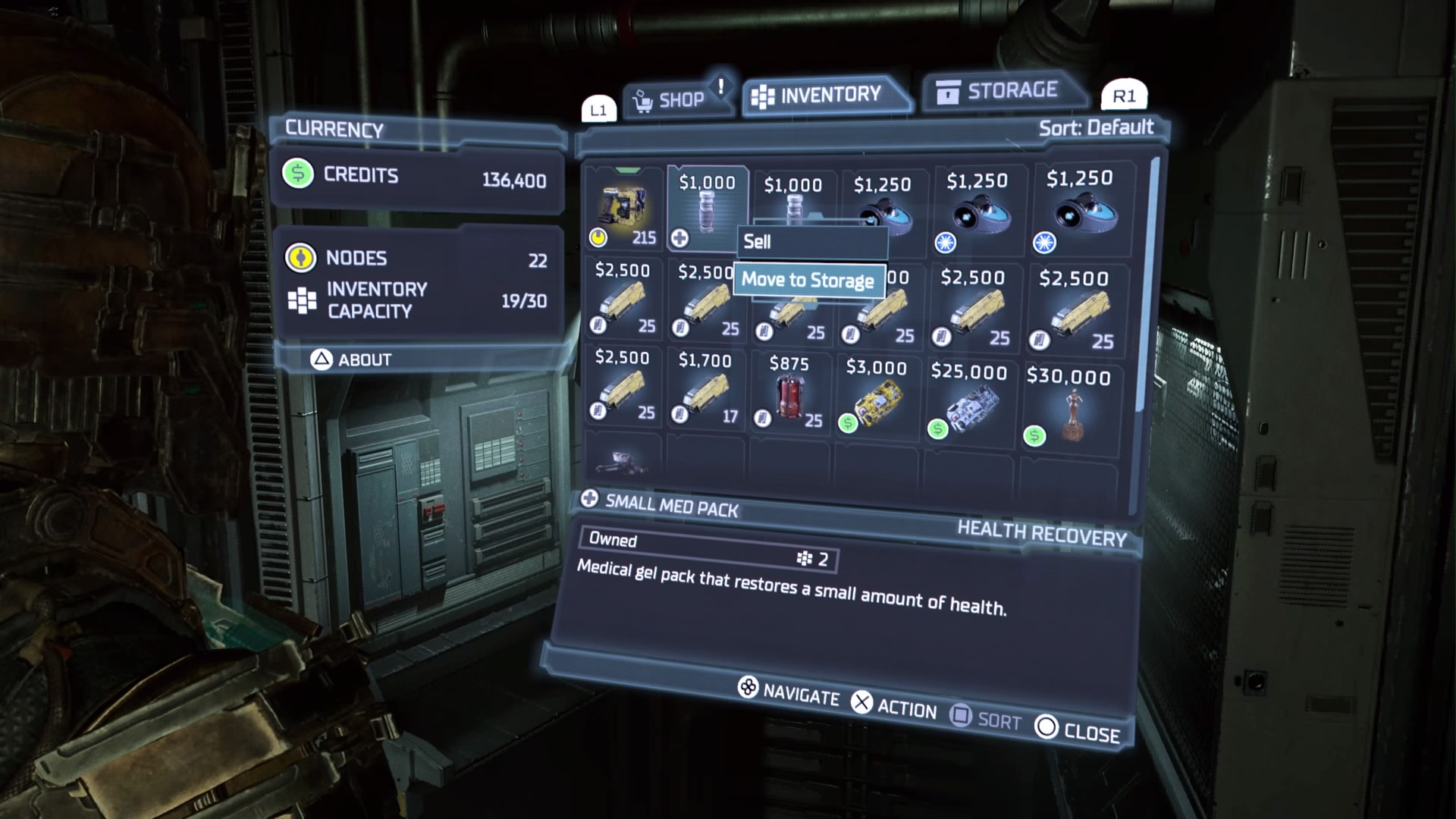Open the Sort: Default option
Viewport: 1456px width, 819px height.
coord(1095,127)
